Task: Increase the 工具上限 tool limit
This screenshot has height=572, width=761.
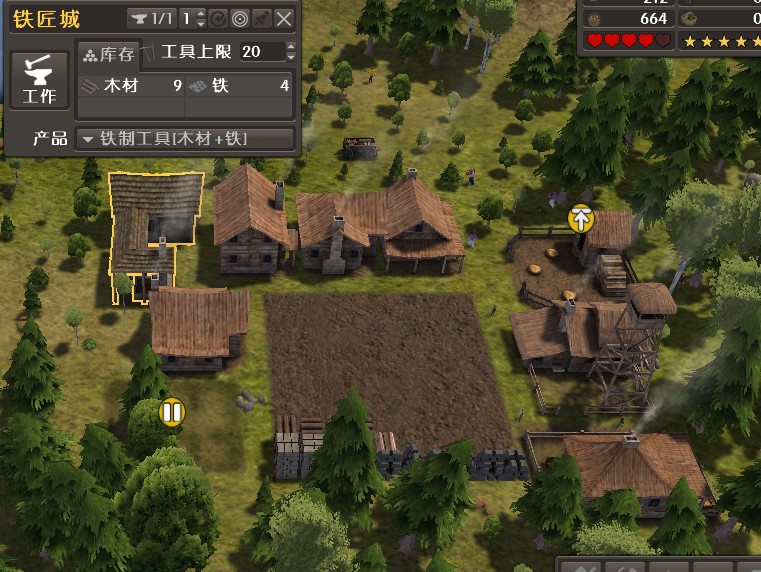Action: tap(291, 47)
